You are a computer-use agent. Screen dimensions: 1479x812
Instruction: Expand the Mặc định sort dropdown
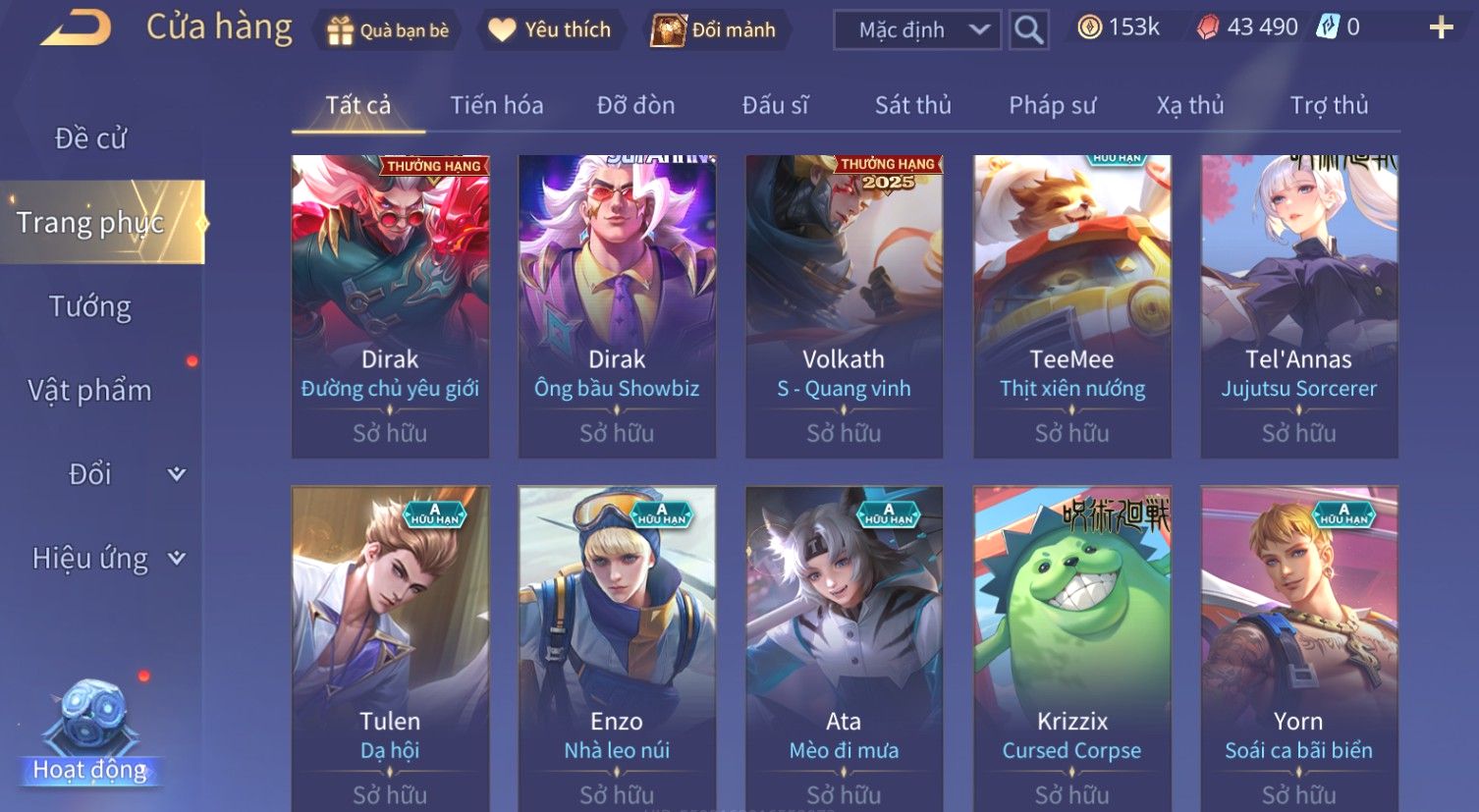tap(916, 30)
